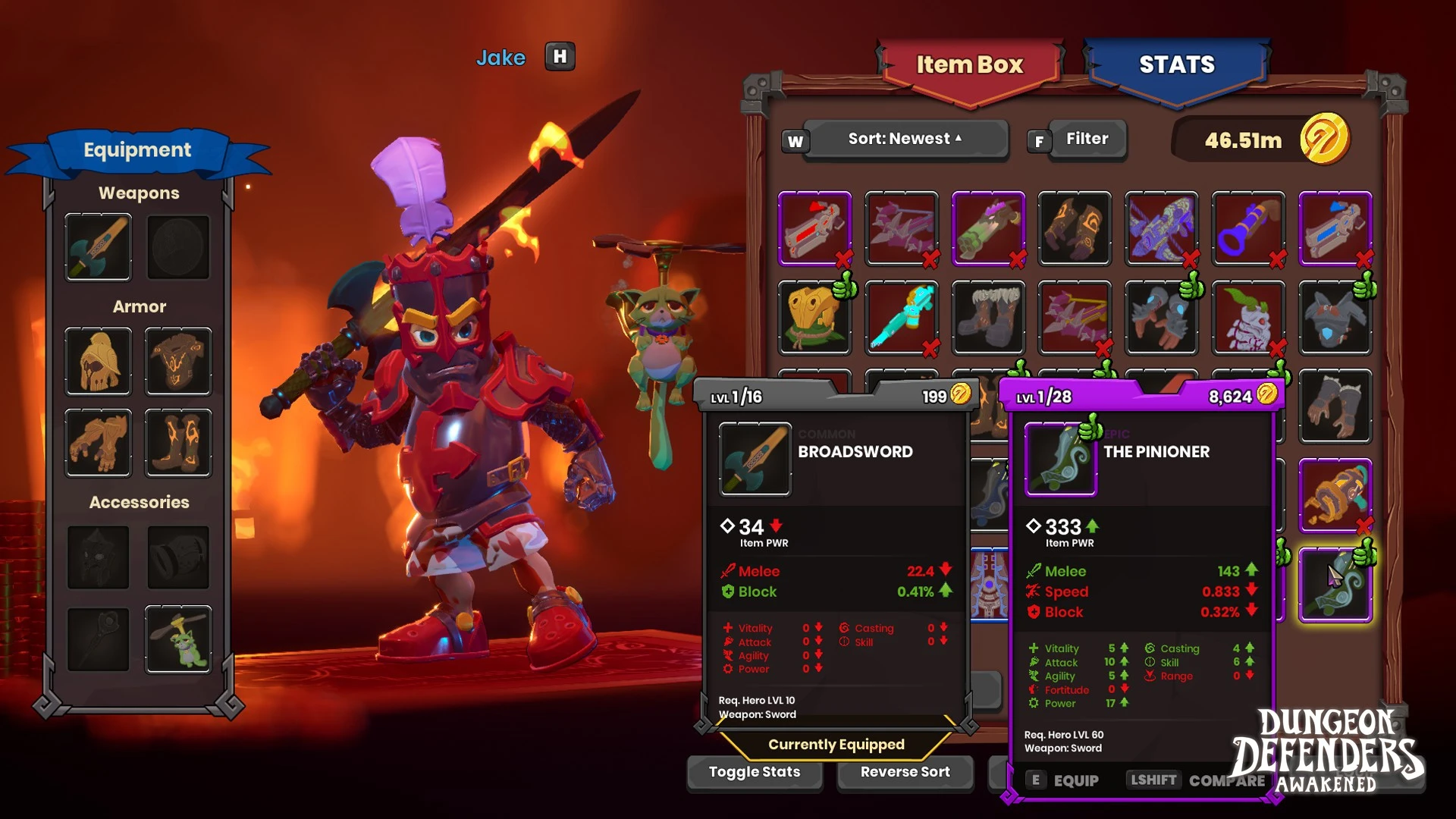Screen dimensions: 1456x819
Task: Select the equipped chest armor slot
Action: pyautogui.click(x=178, y=362)
